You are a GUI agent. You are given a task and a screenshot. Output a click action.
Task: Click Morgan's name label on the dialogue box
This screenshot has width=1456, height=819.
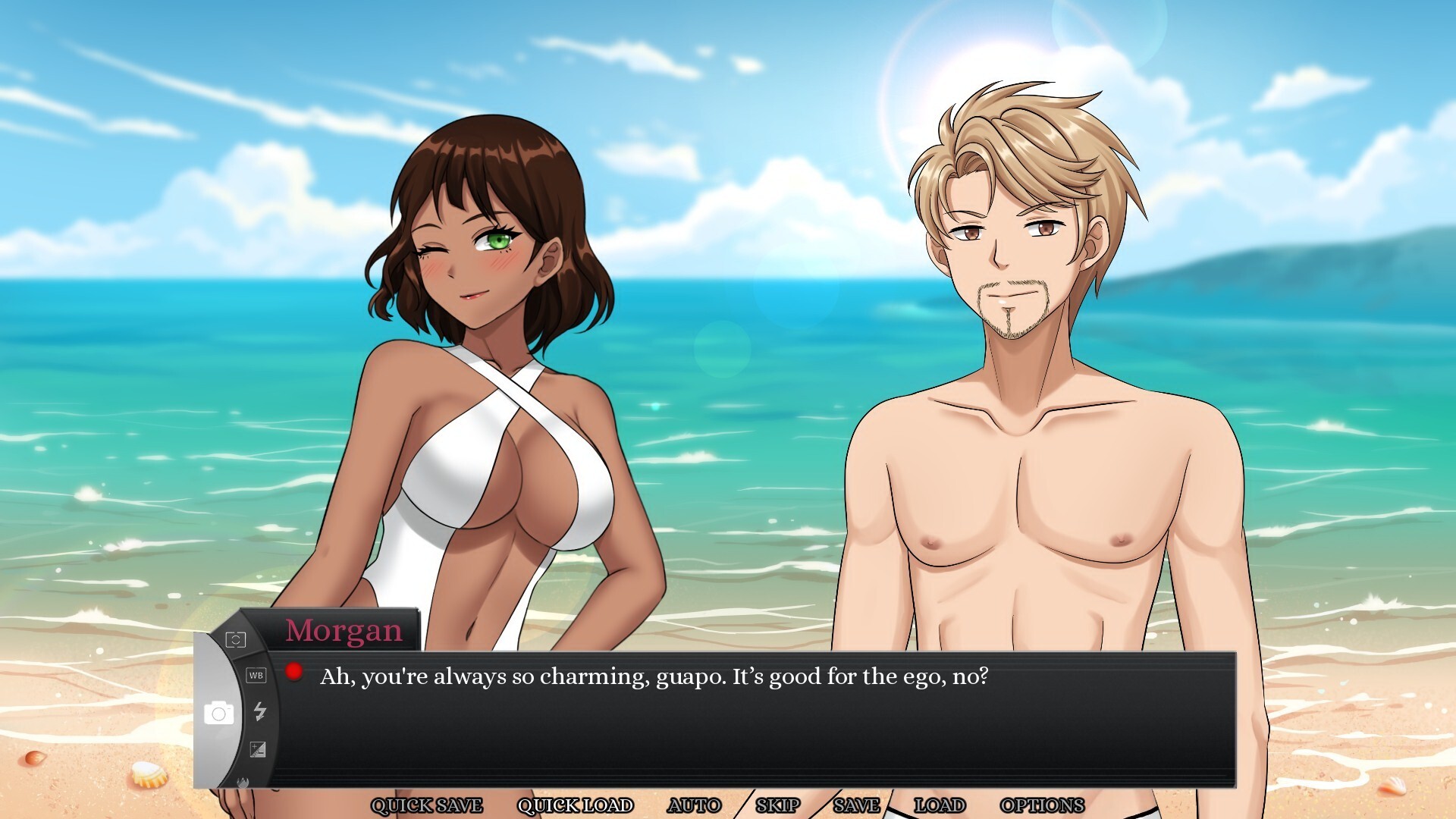pos(343,630)
